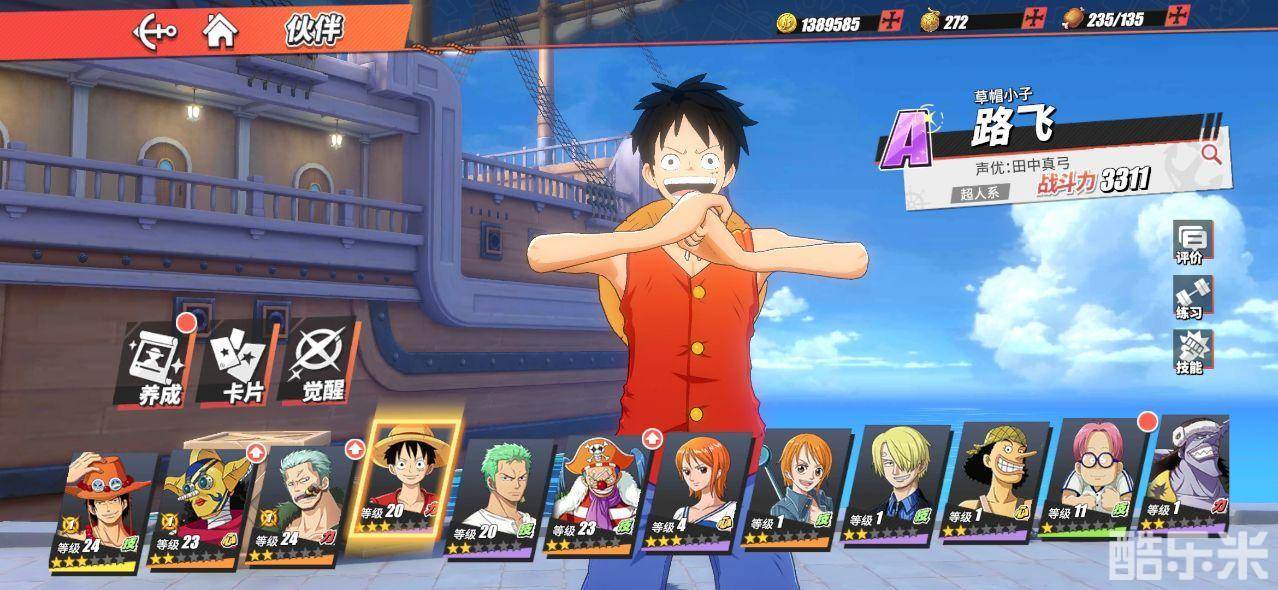Return to the home screen
The image size is (1278, 590).
click(x=220, y=31)
